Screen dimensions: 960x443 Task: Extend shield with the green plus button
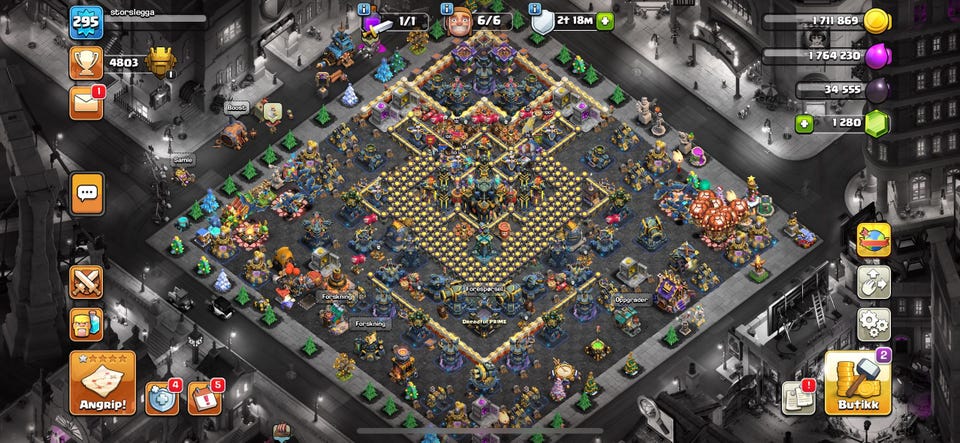(604, 20)
